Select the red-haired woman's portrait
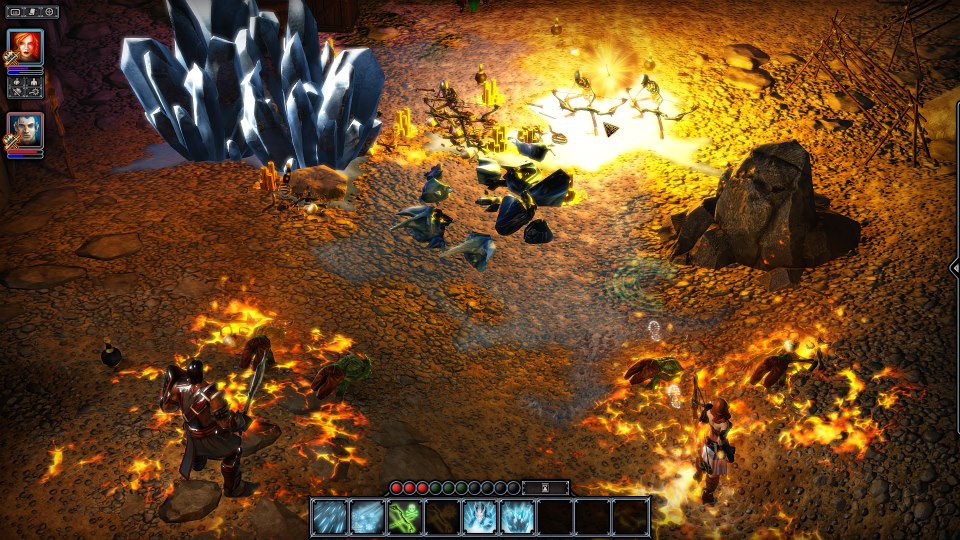 (25, 46)
